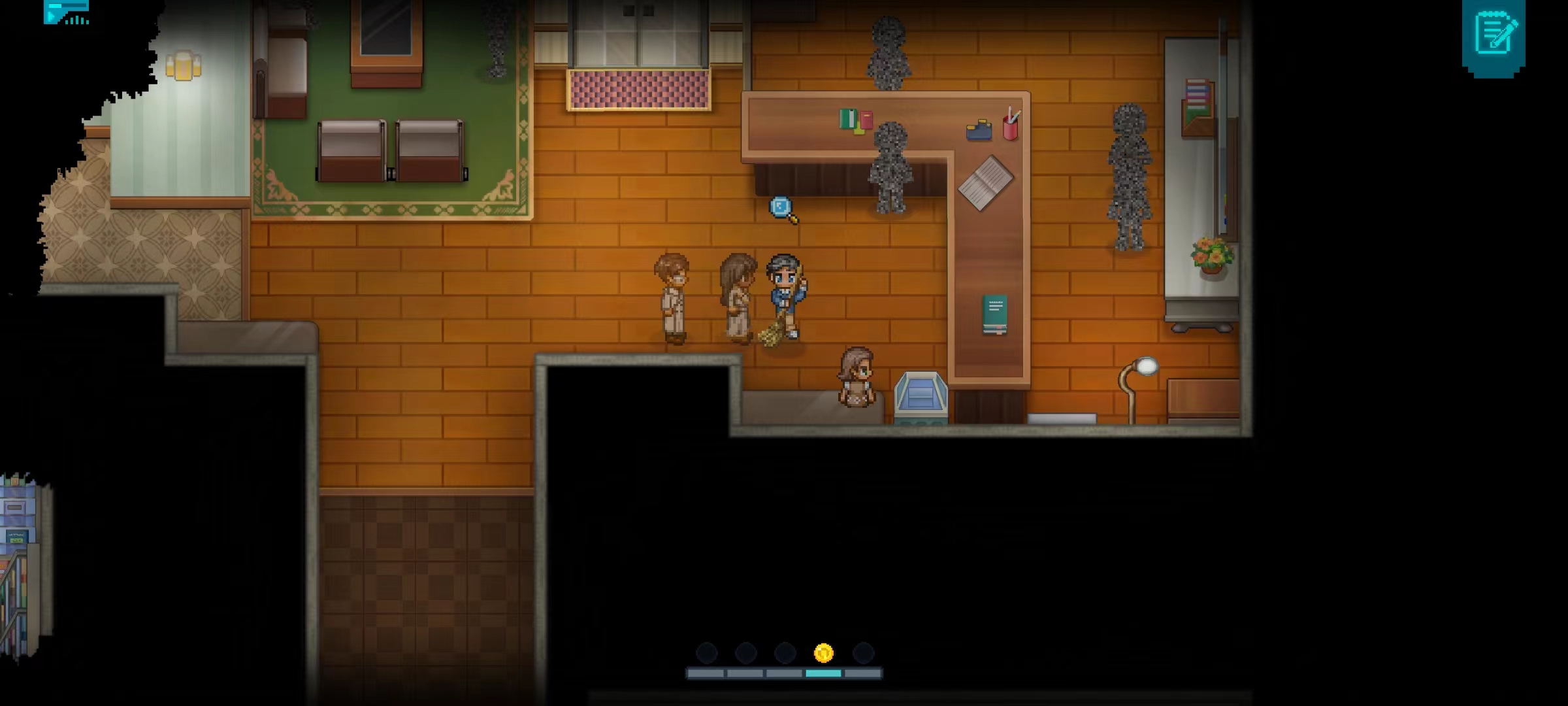The width and height of the screenshot is (1568, 706).
Task: Open the notebook icon in the corner
Action: click(1494, 34)
